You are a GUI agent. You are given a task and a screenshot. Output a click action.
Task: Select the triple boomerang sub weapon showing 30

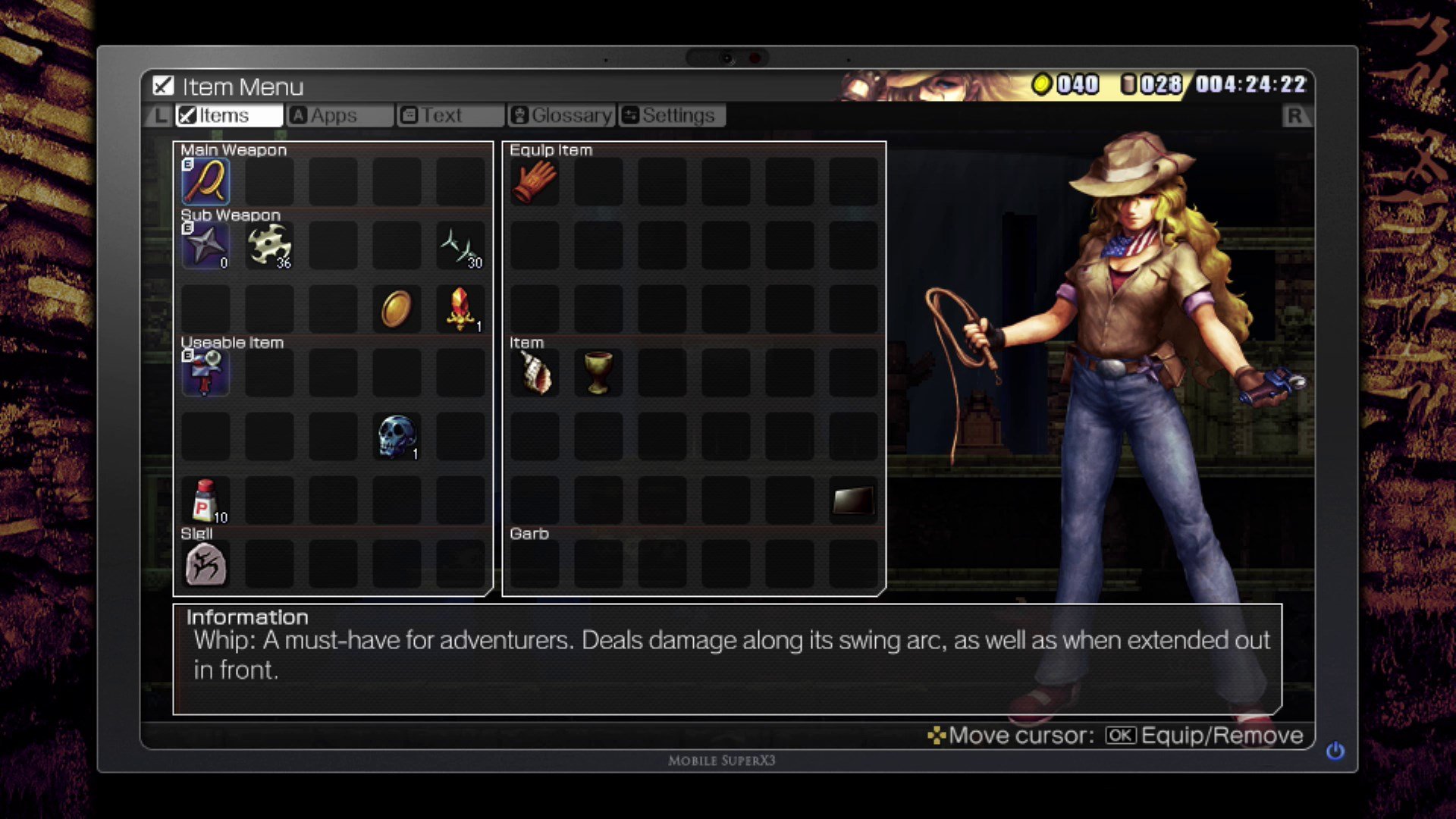click(x=460, y=244)
